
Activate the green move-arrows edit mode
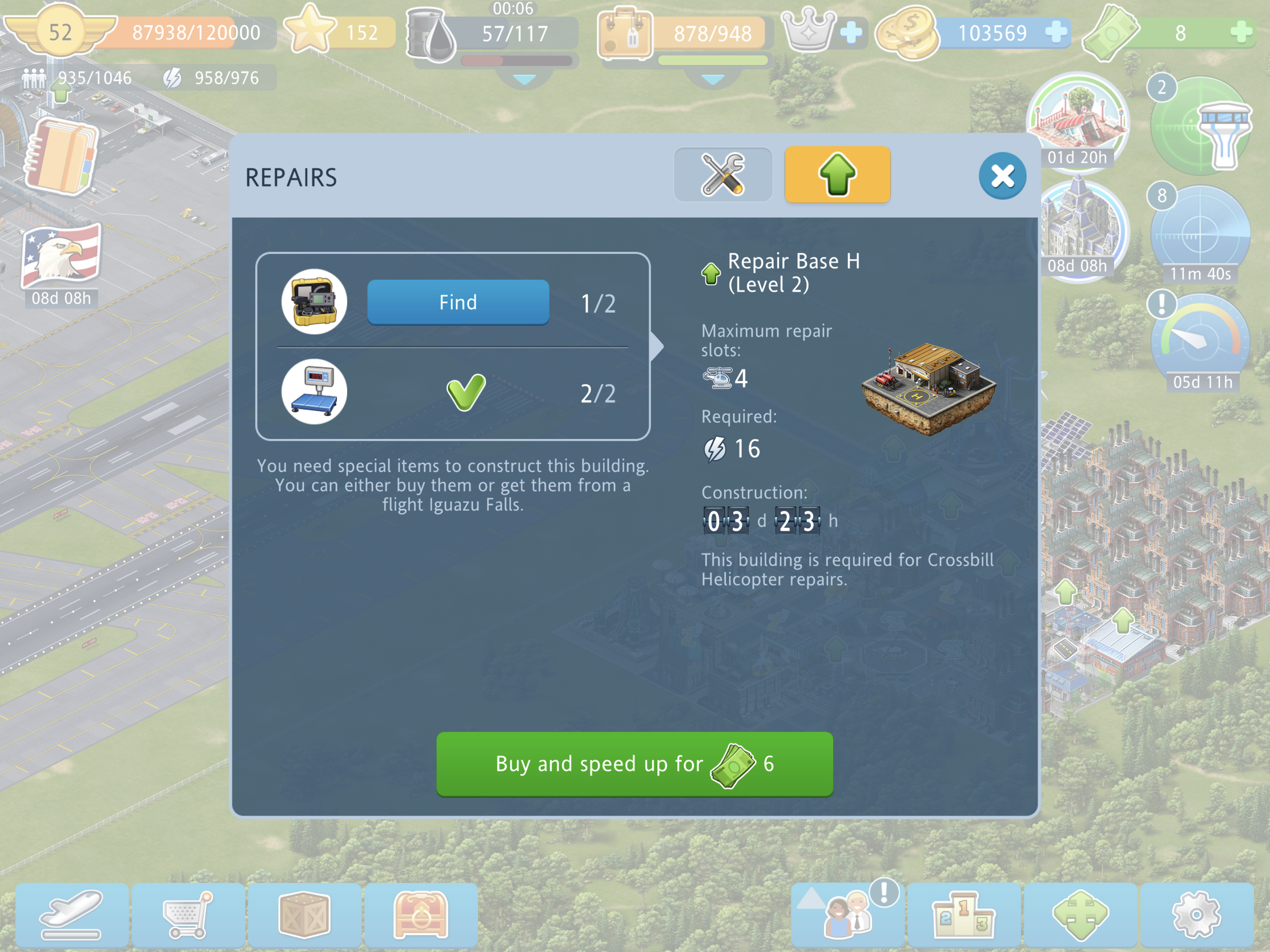coord(1080,915)
